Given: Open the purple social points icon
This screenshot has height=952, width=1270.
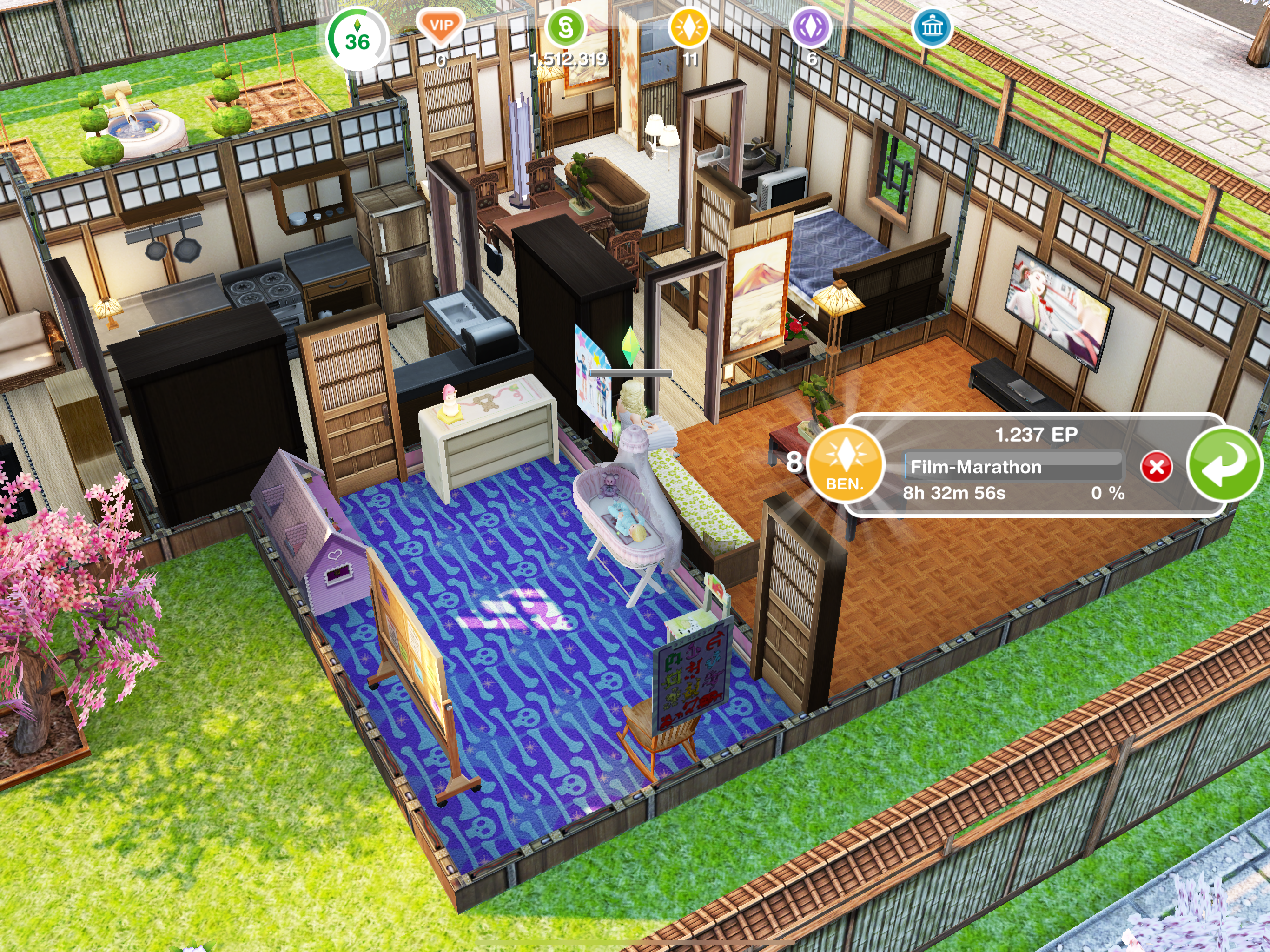Looking at the screenshot, I should (811, 27).
